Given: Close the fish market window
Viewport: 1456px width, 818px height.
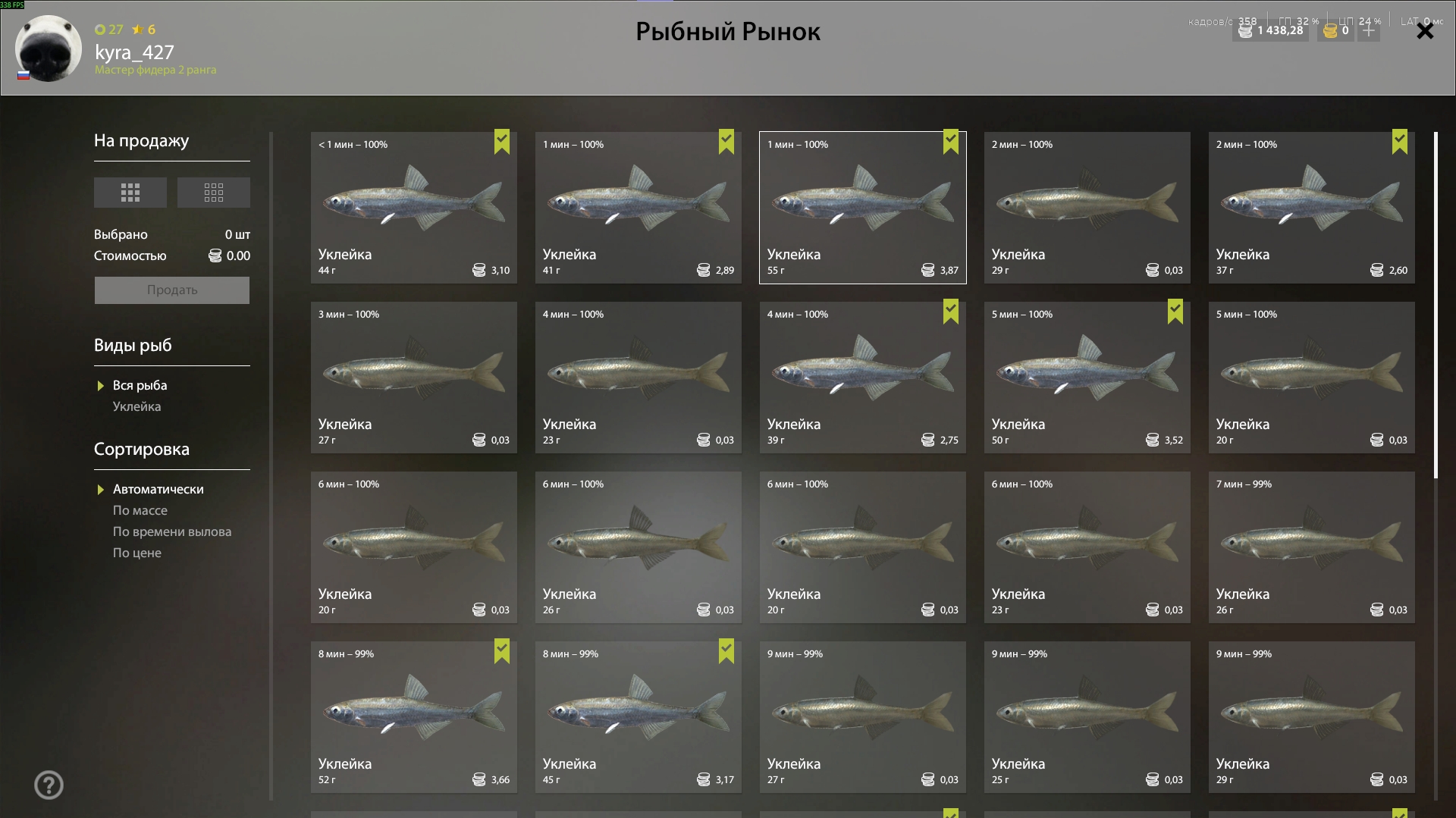Looking at the screenshot, I should [1425, 31].
